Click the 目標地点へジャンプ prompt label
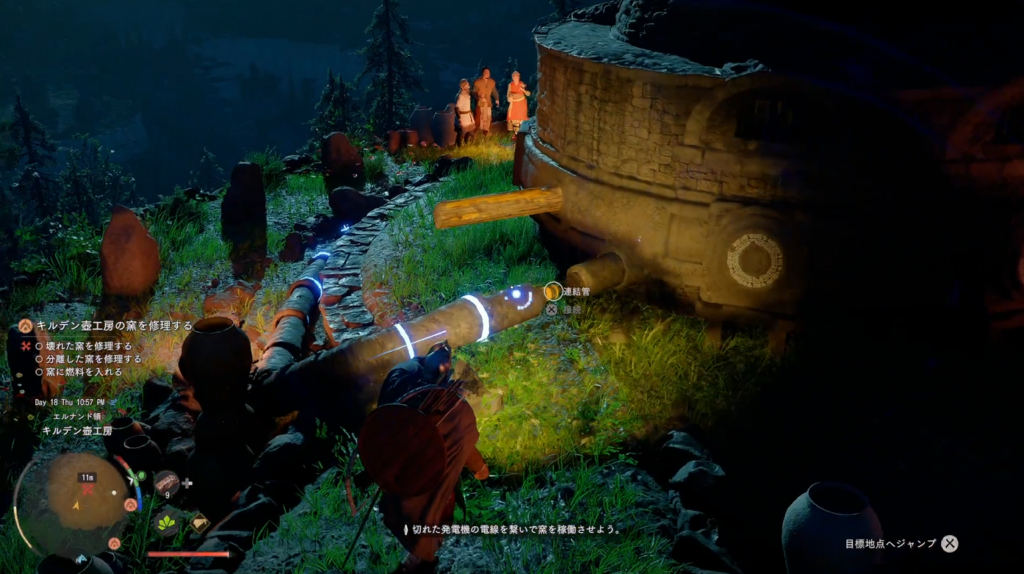Screen dimensions: 1024x574 pyautogui.click(x=890, y=543)
